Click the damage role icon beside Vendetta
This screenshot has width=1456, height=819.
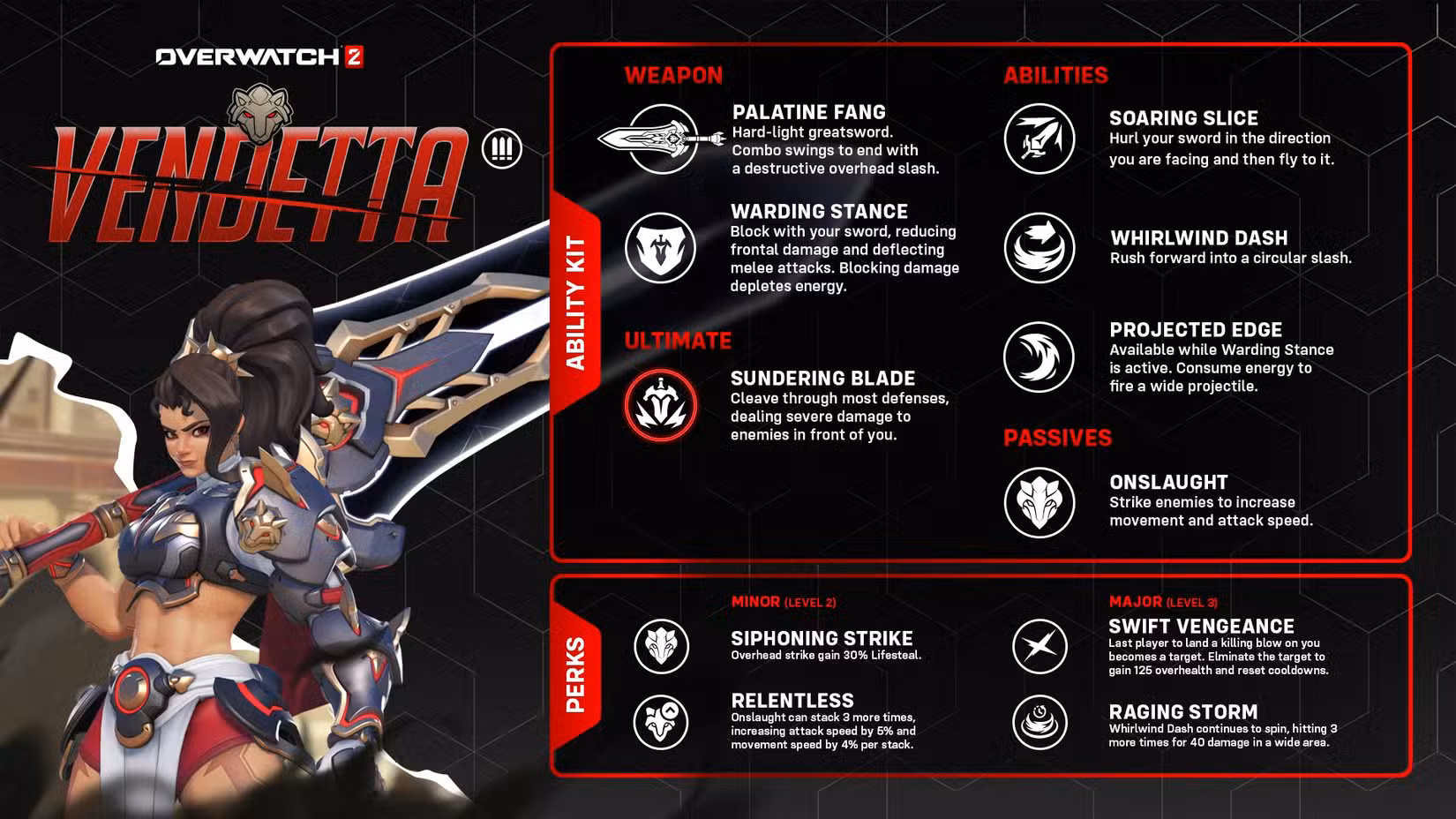pyautogui.click(x=502, y=148)
